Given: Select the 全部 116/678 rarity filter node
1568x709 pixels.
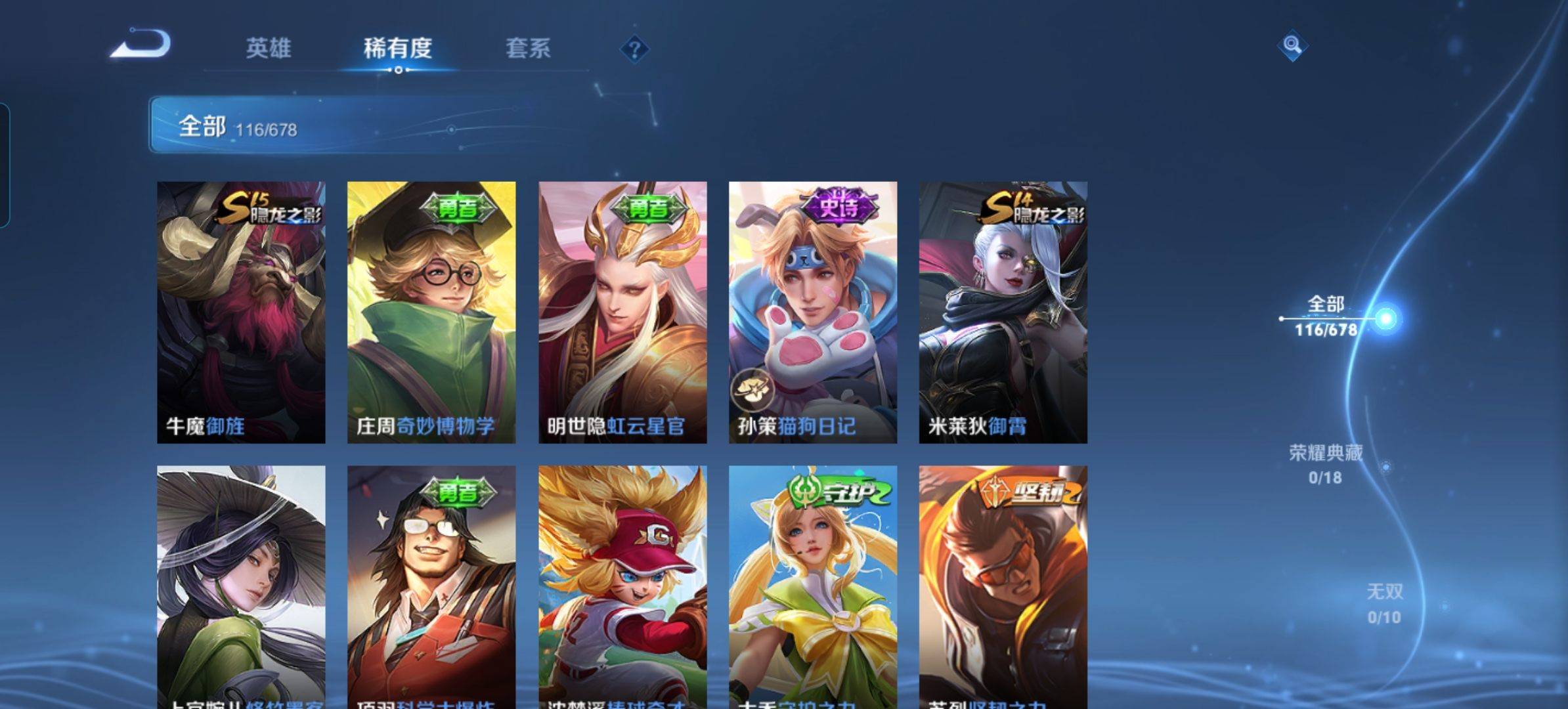Looking at the screenshot, I should (1326, 316).
